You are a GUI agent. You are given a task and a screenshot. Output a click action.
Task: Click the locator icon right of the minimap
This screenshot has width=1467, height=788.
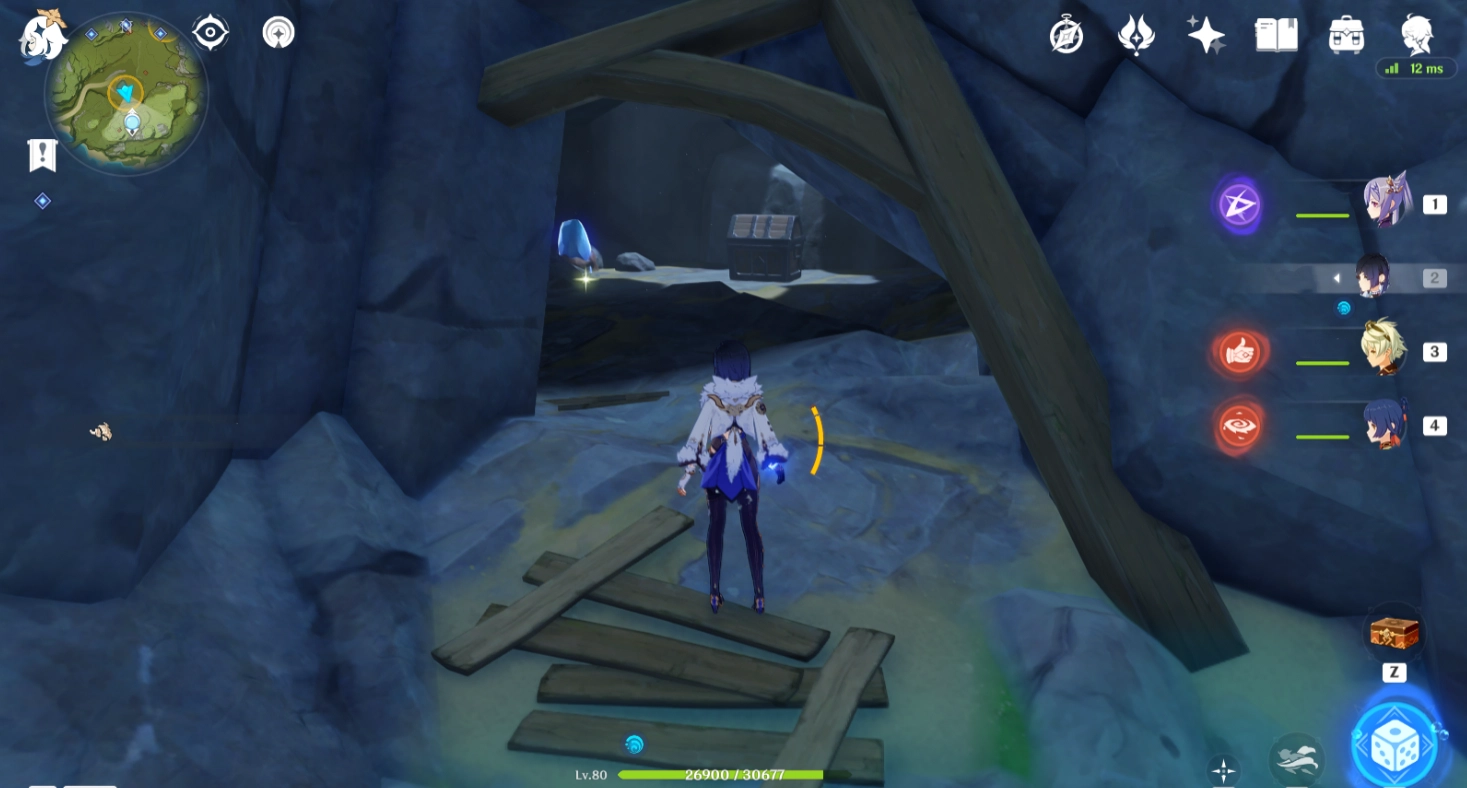[277, 31]
